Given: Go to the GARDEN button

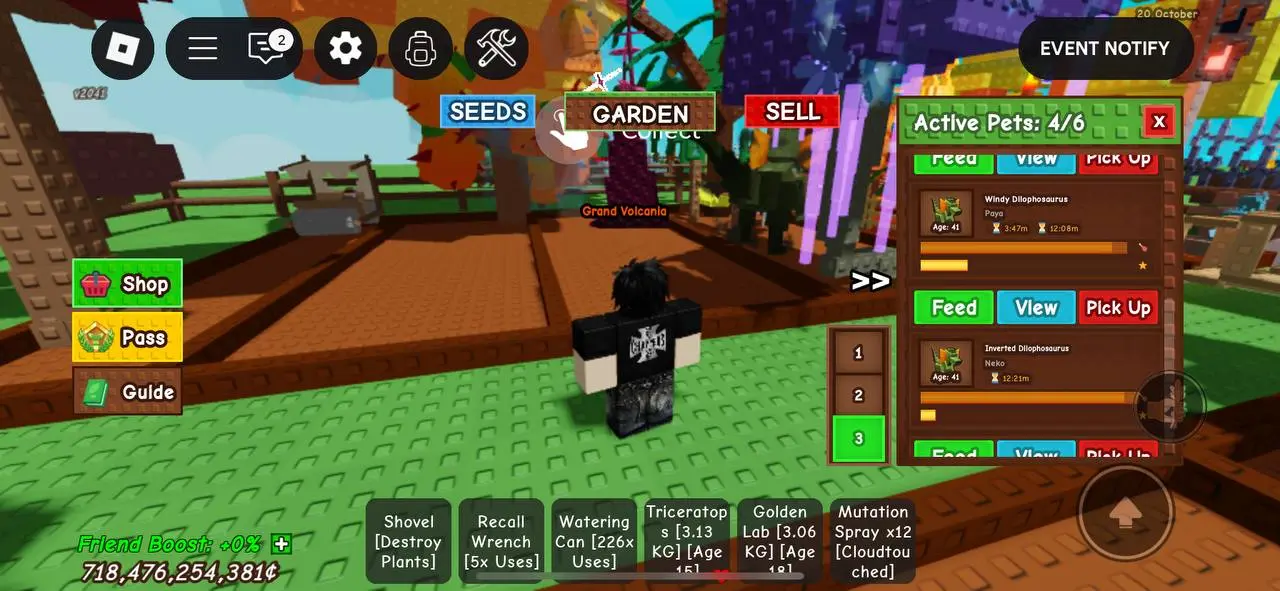Looking at the screenshot, I should coord(640,113).
